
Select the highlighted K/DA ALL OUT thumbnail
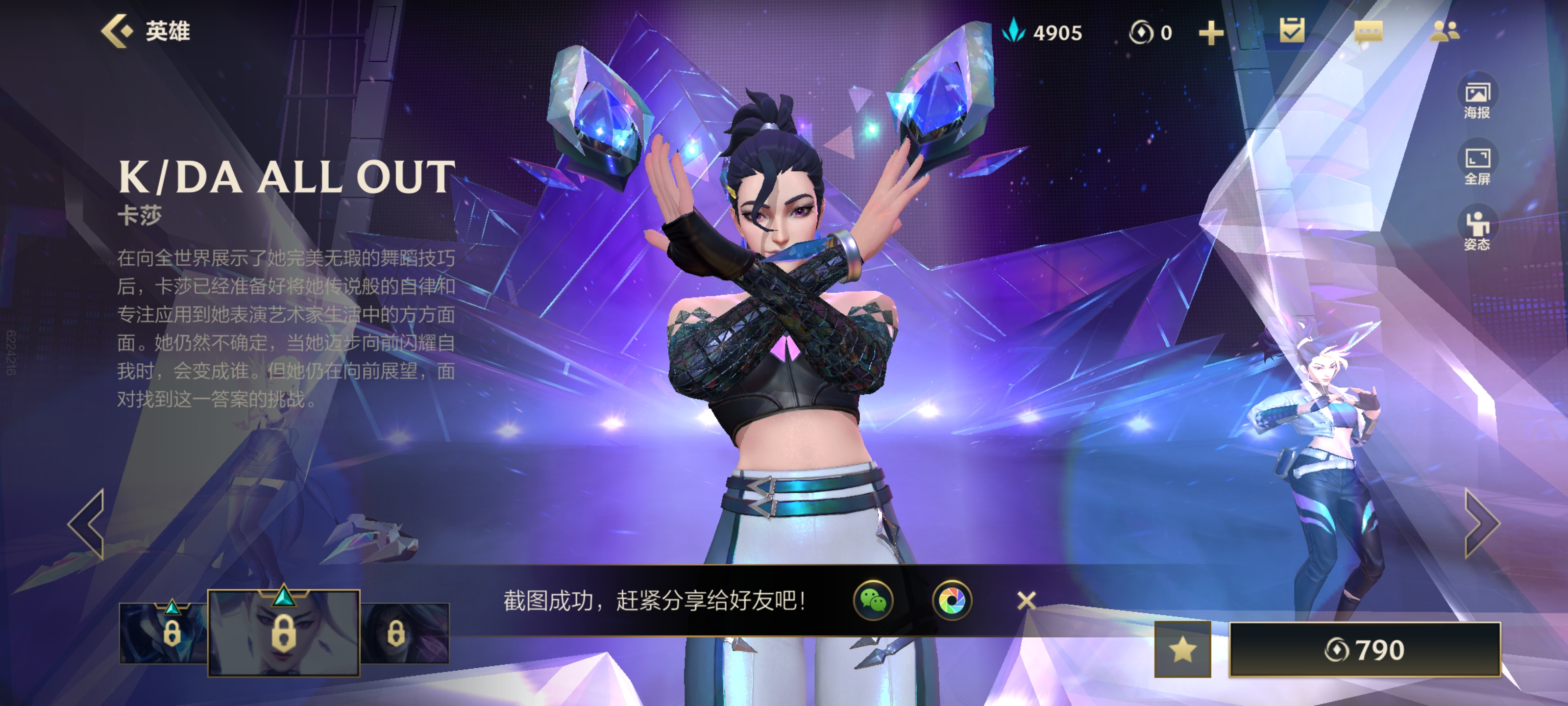tap(284, 633)
